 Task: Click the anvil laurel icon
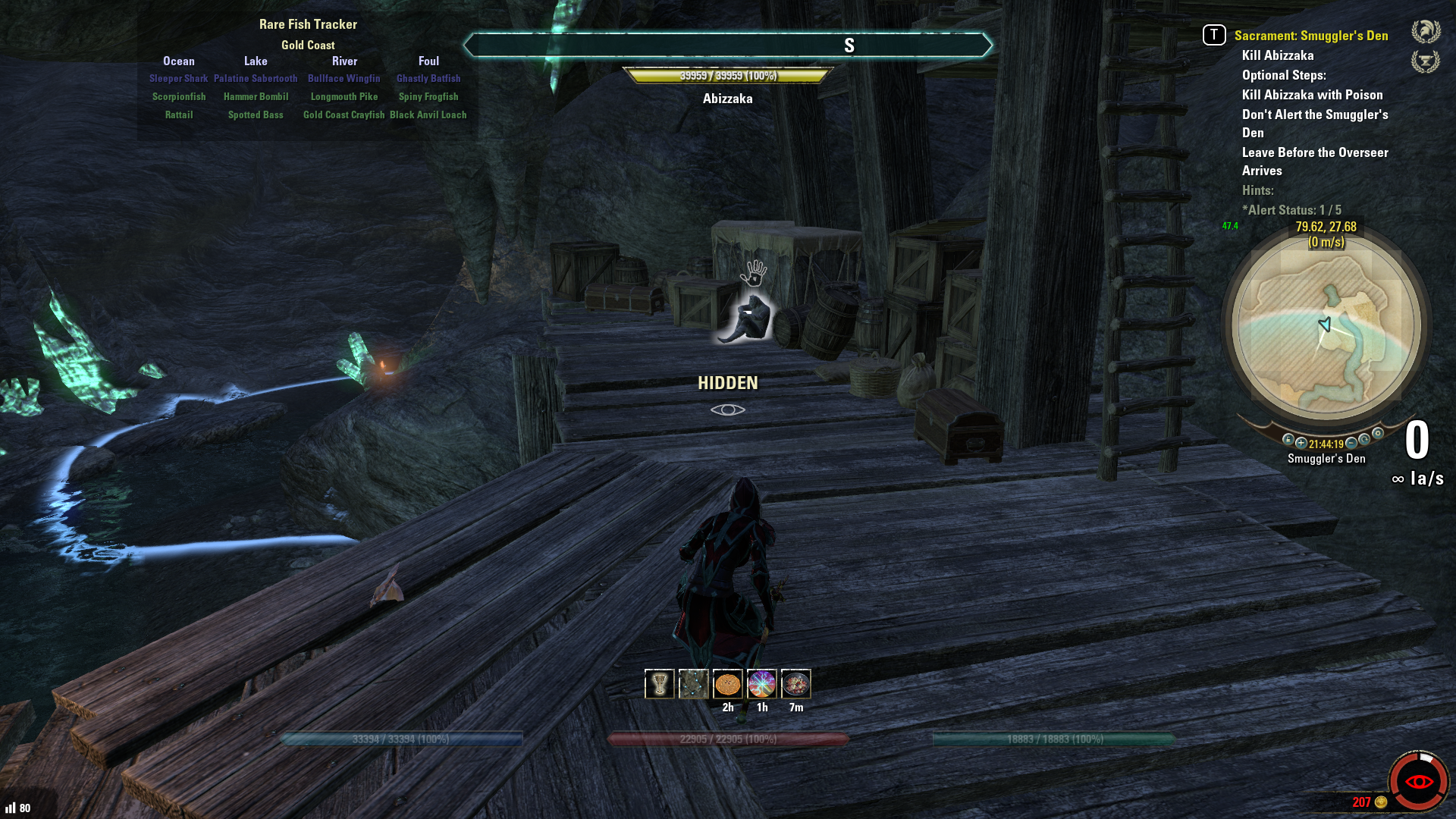coord(1426,61)
